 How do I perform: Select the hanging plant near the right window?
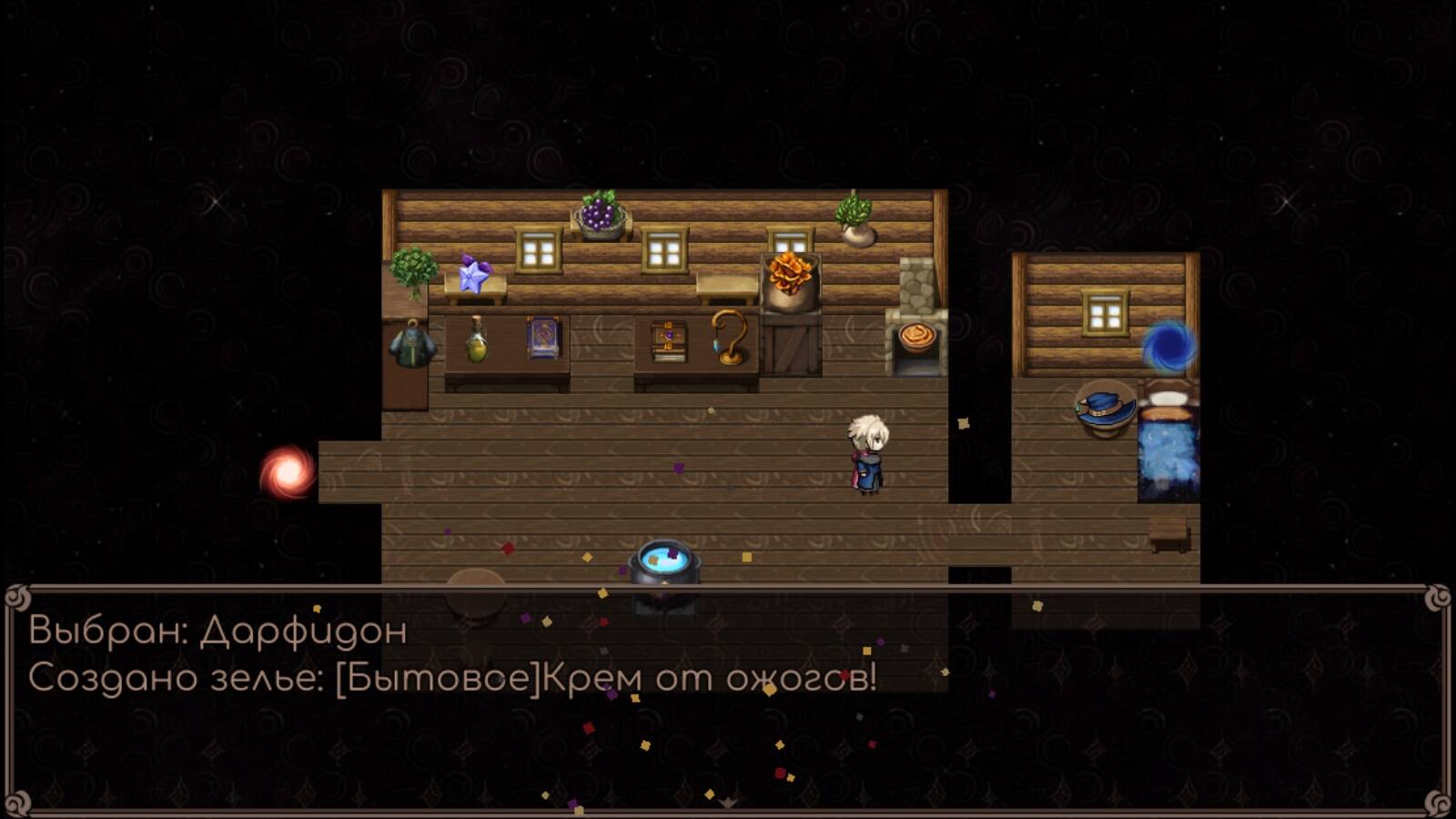854,217
